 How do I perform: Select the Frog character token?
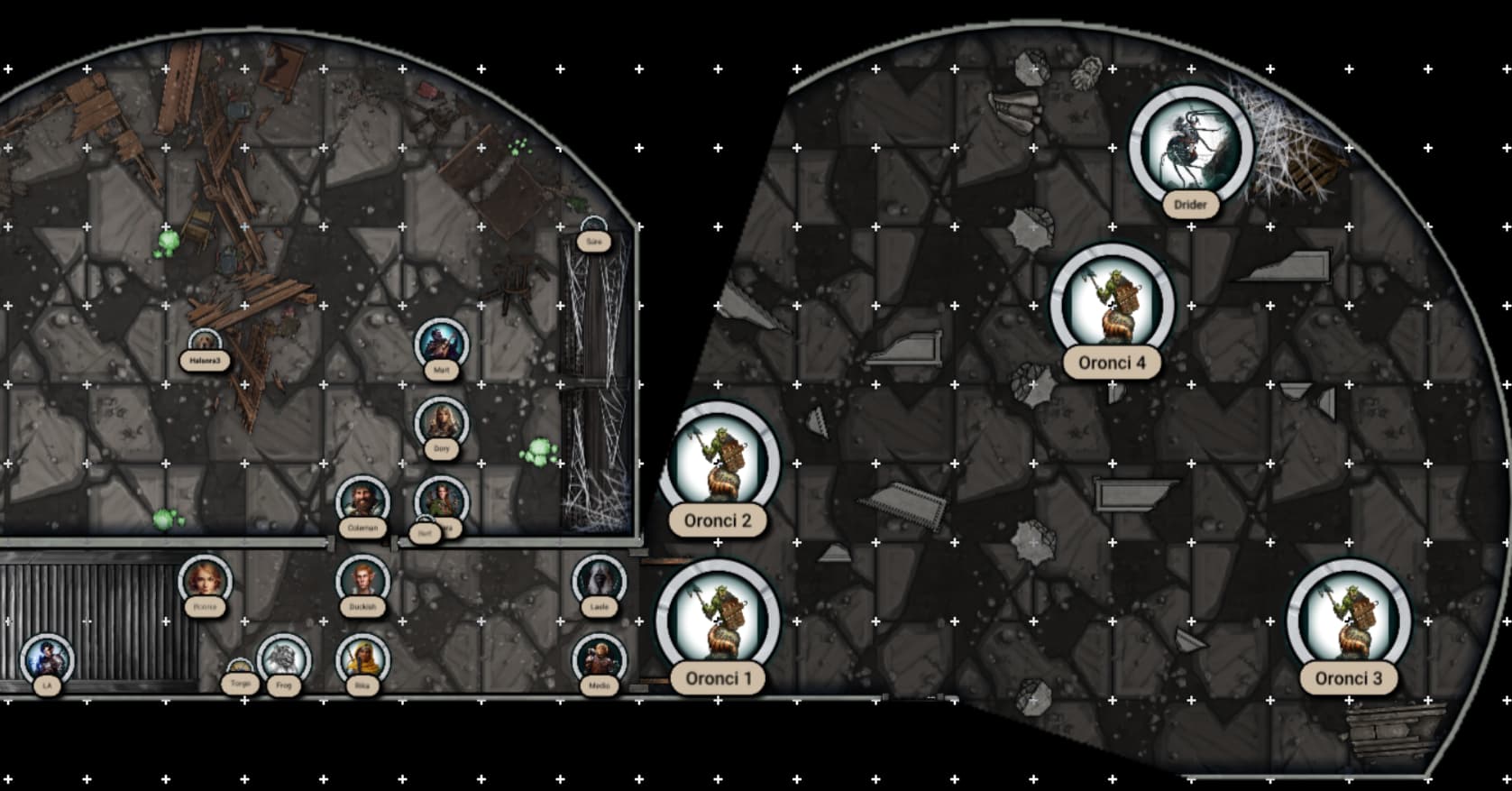pyautogui.click(x=283, y=659)
